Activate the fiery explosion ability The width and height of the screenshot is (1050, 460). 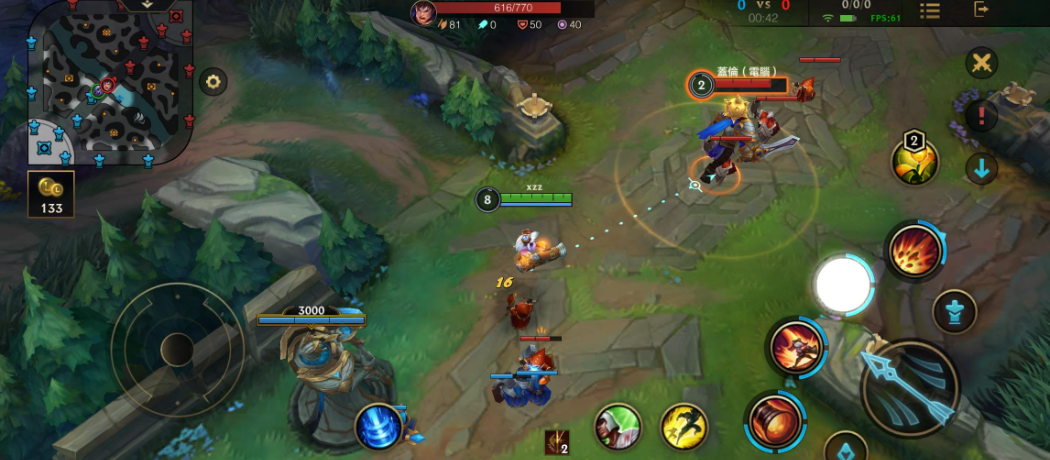(914, 251)
